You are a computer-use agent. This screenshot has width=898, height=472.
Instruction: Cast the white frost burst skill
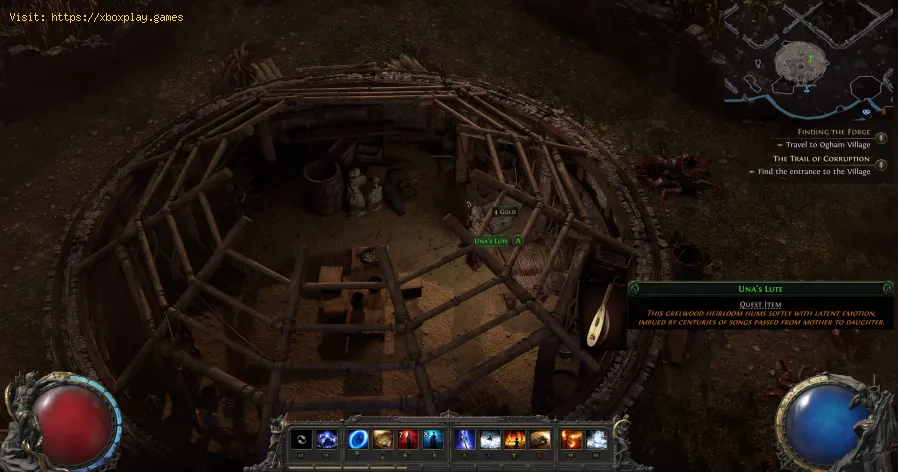click(491, 439)
